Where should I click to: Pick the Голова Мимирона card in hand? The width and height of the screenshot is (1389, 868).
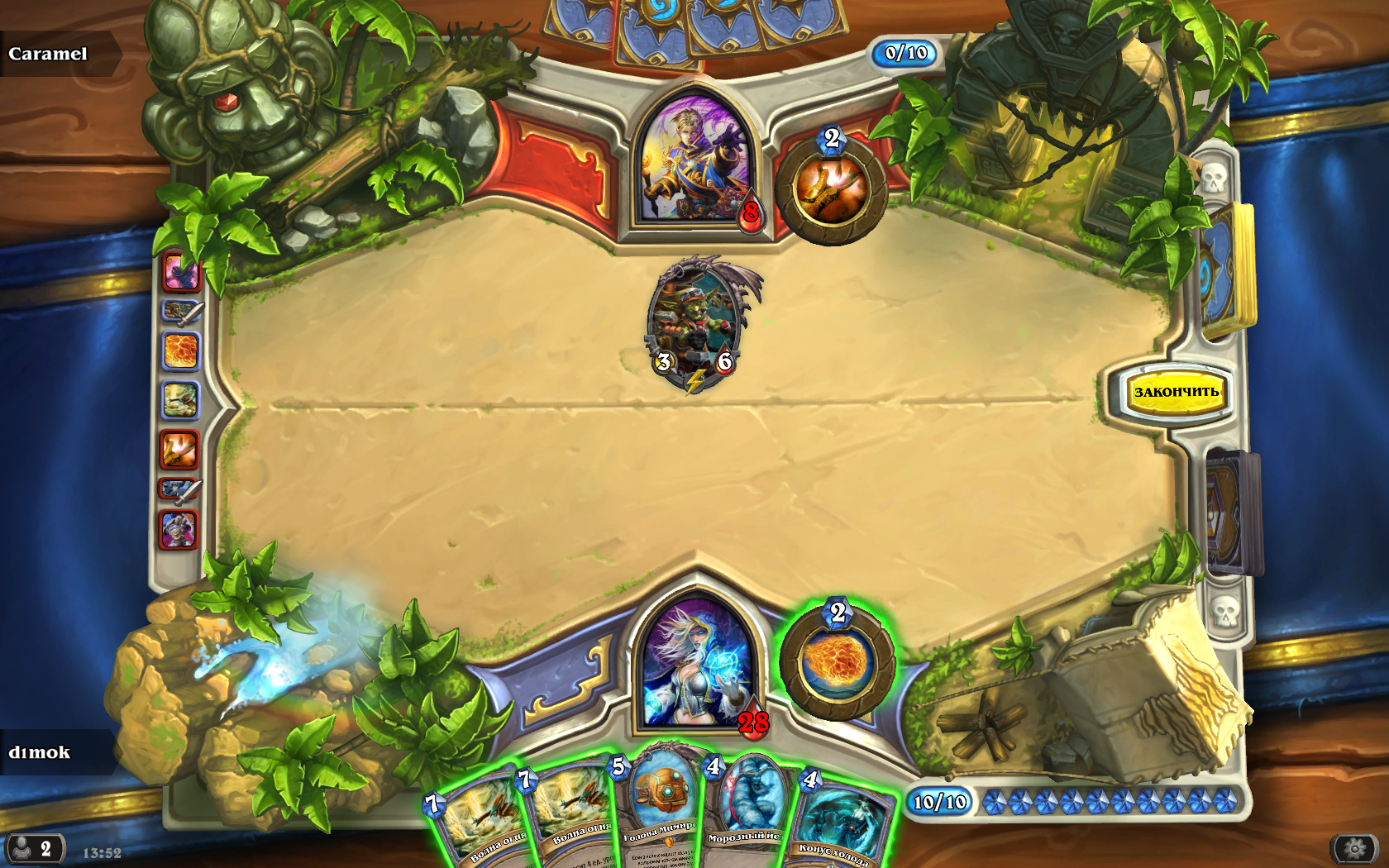[661, 806]
